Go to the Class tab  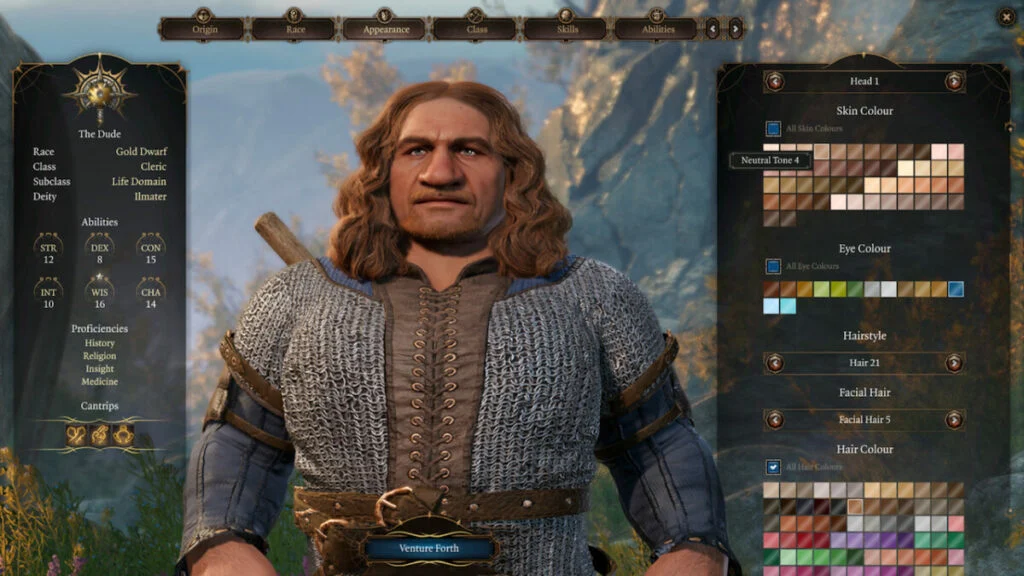[475, 28]
